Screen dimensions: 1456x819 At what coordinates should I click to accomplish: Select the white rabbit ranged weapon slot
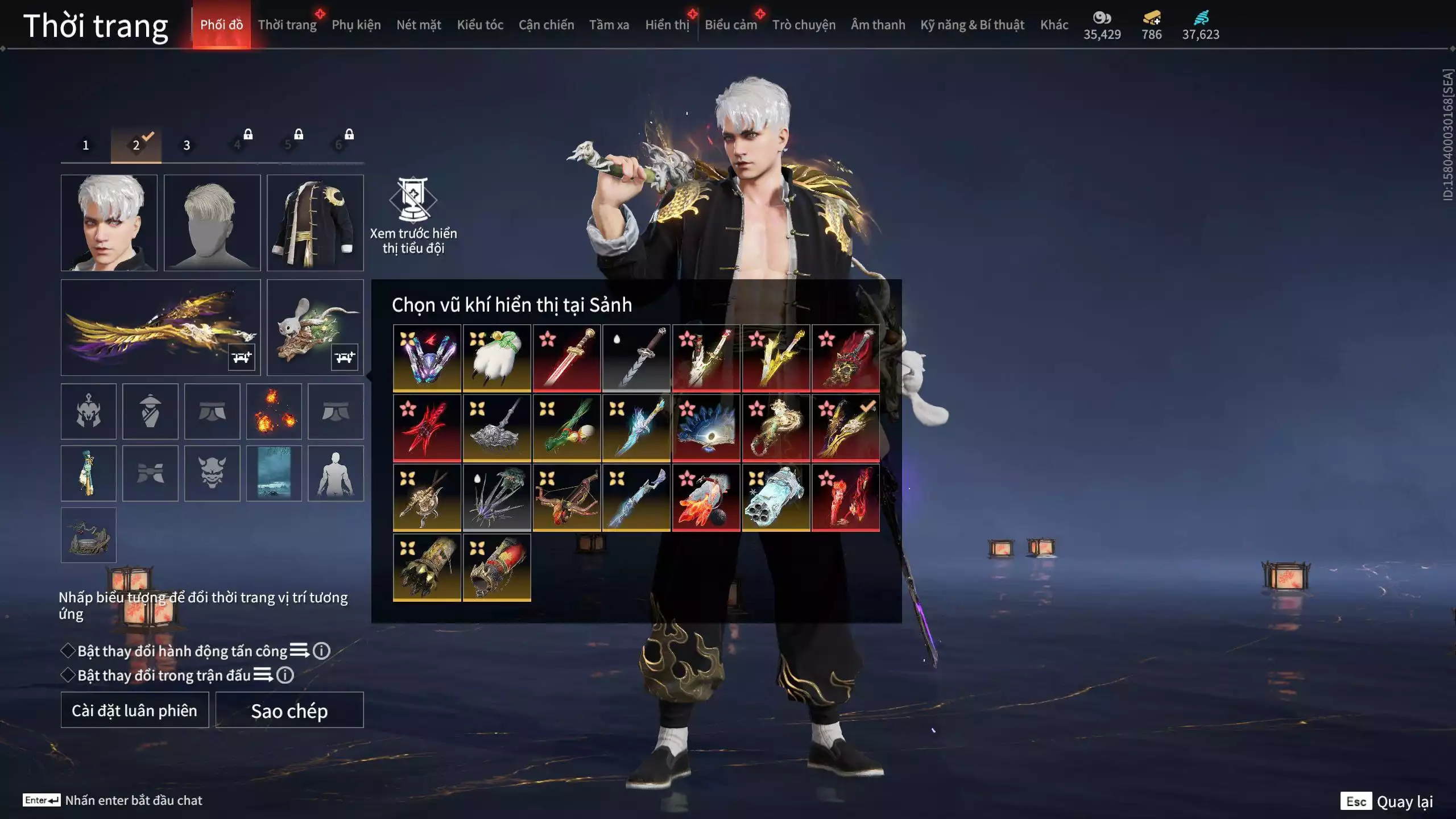[315, 327]
